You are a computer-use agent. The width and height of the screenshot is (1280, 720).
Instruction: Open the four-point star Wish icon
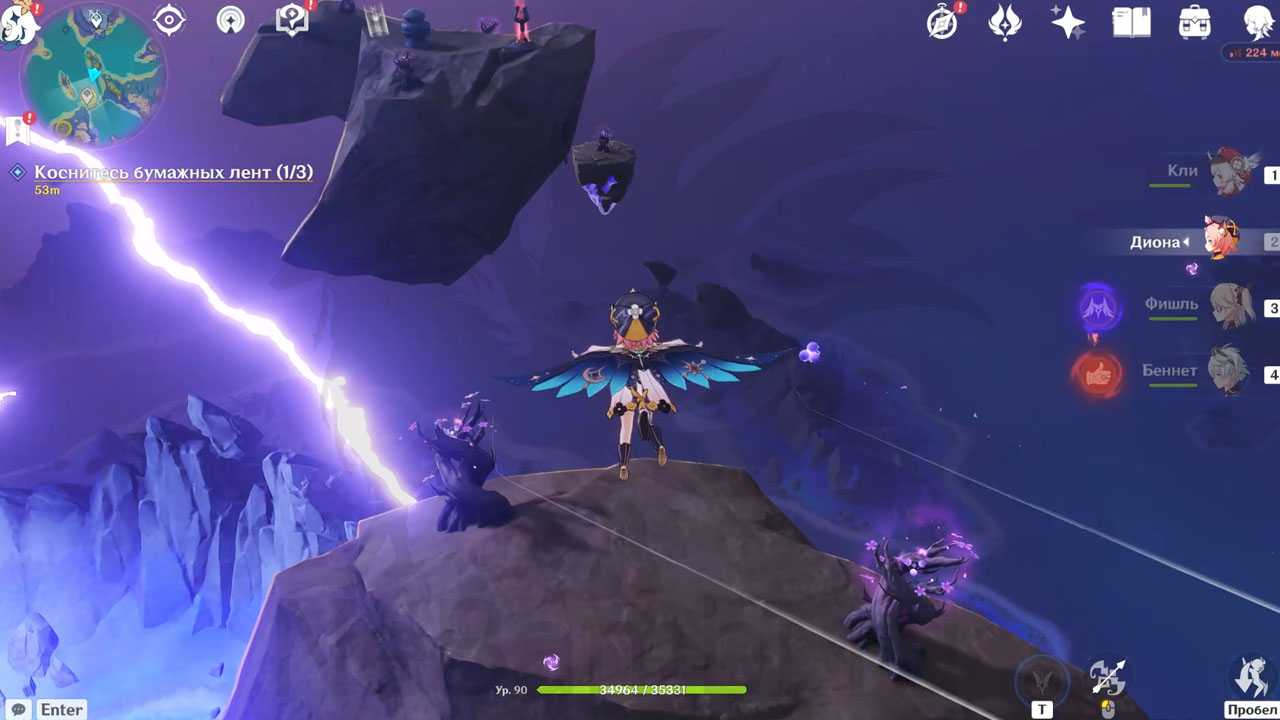coord(1068,22)
